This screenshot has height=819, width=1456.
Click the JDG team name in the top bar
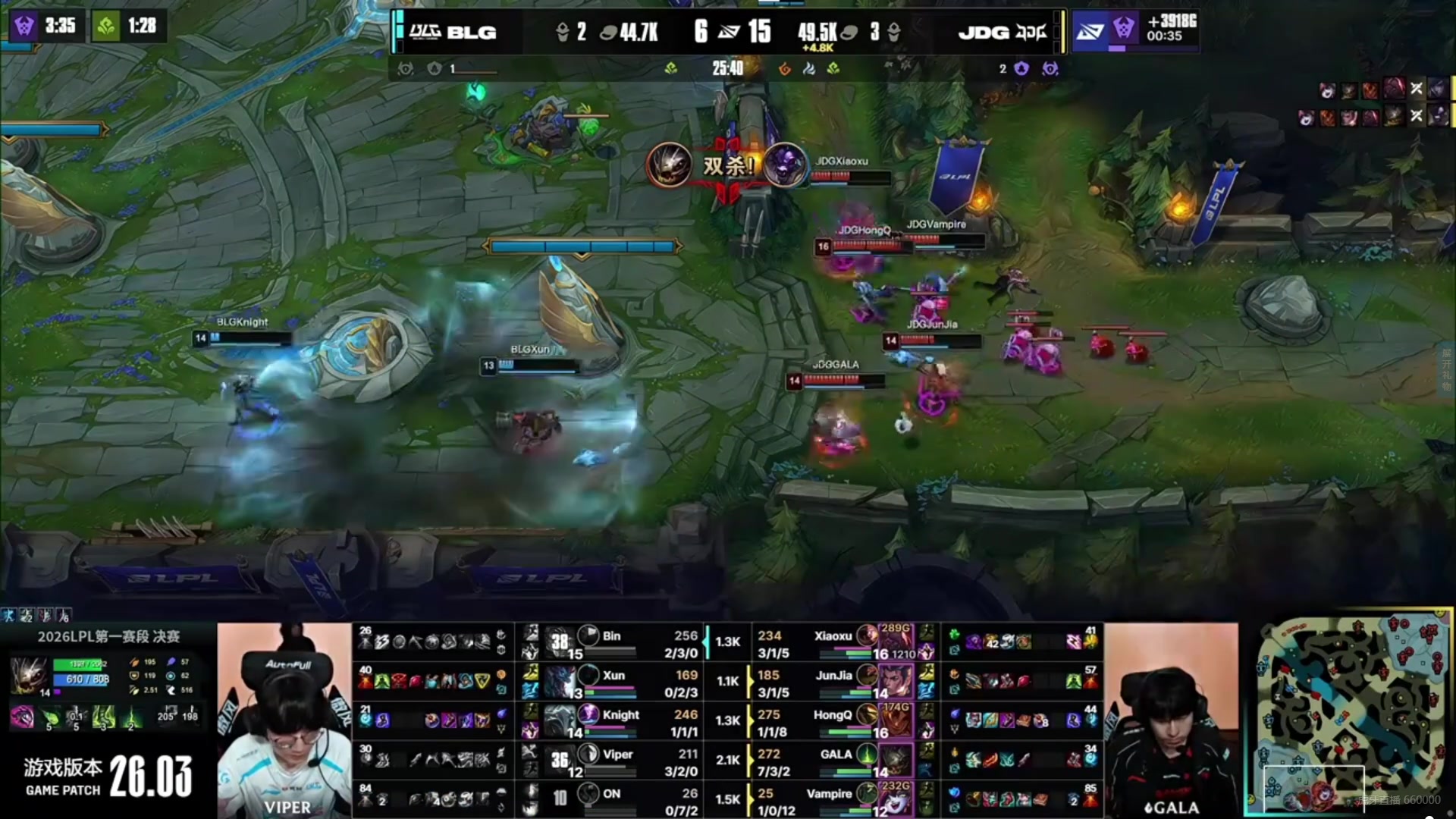coord(984,33)
